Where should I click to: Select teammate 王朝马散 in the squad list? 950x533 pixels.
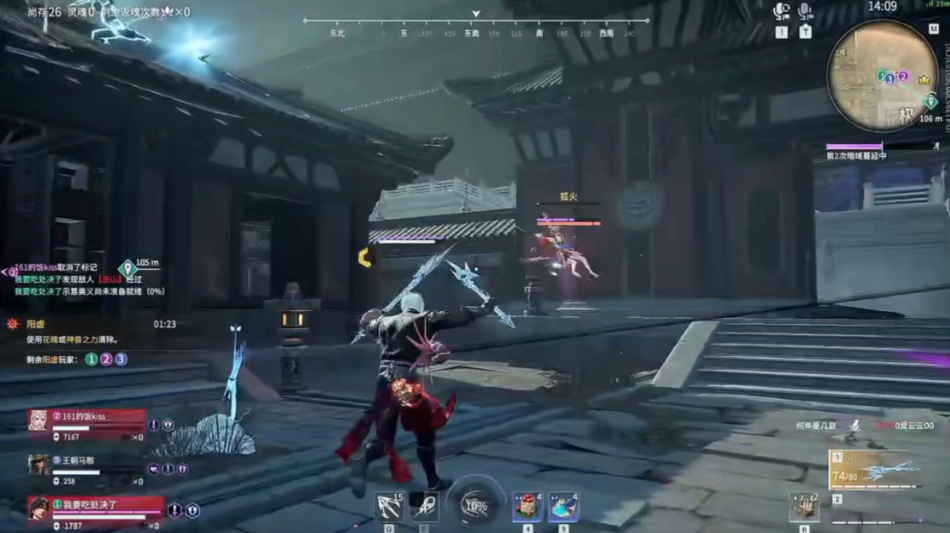(x=88, y=465)
